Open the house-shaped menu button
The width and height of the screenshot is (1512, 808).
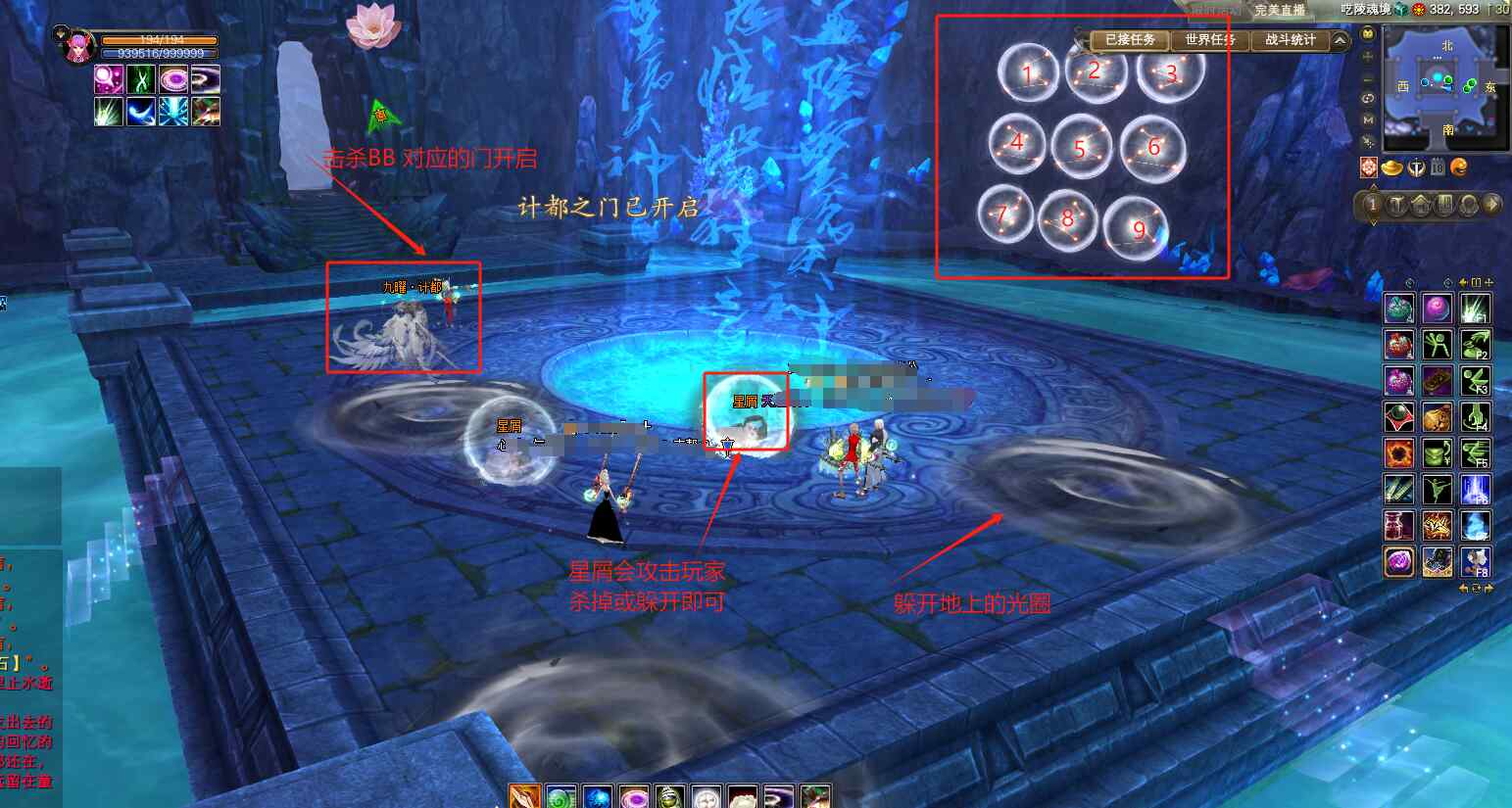[1420, 205]
